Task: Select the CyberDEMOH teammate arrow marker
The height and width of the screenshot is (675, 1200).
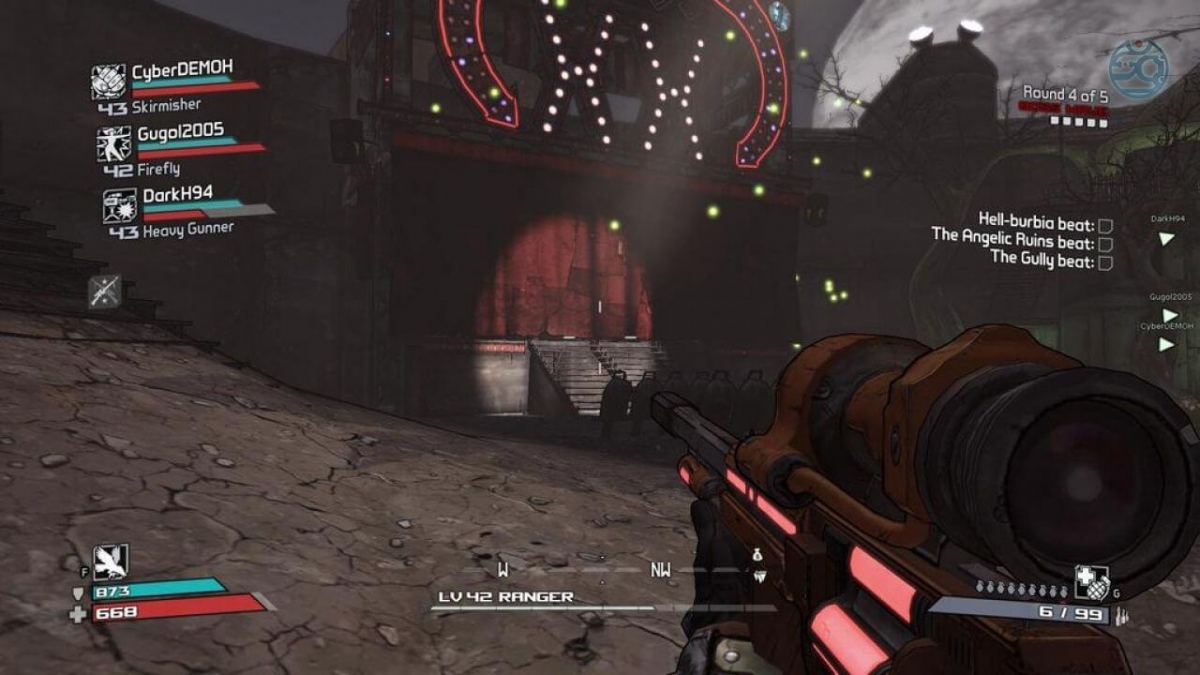Action: 1166,344
